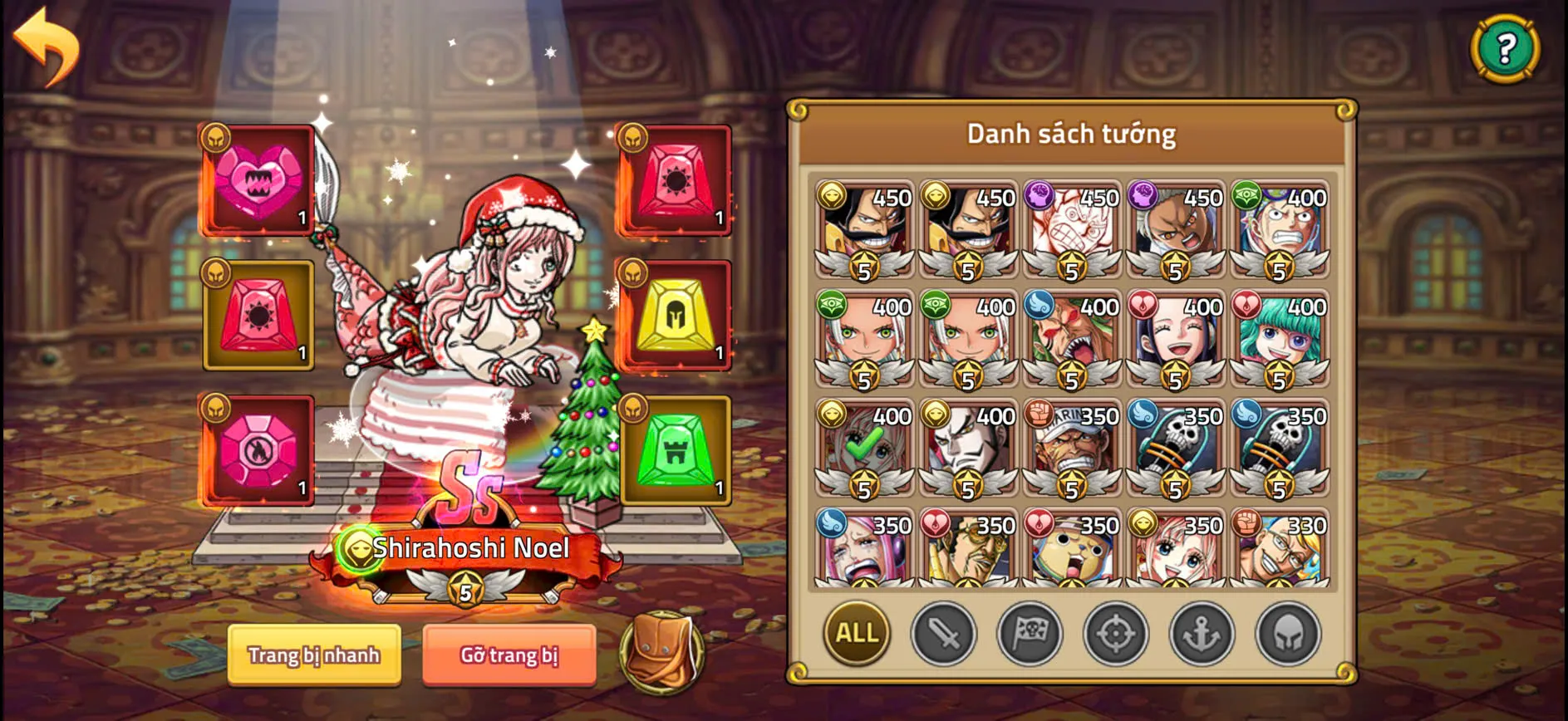Select the Danh sách tướng panel header

tap(1072, 133)
